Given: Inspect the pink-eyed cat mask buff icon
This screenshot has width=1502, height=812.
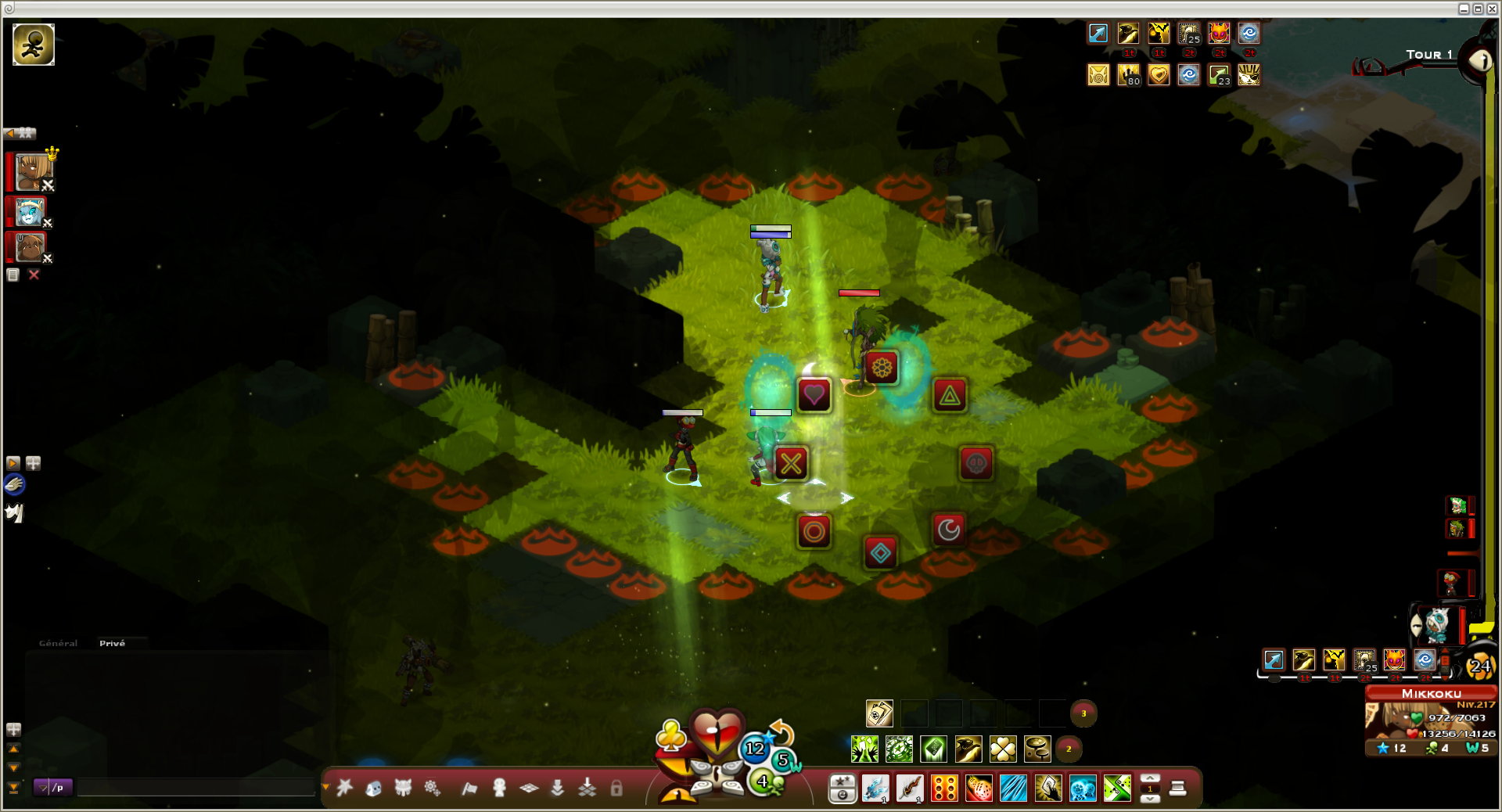Looking at the screenshot, I should [x=1219, y=33].
